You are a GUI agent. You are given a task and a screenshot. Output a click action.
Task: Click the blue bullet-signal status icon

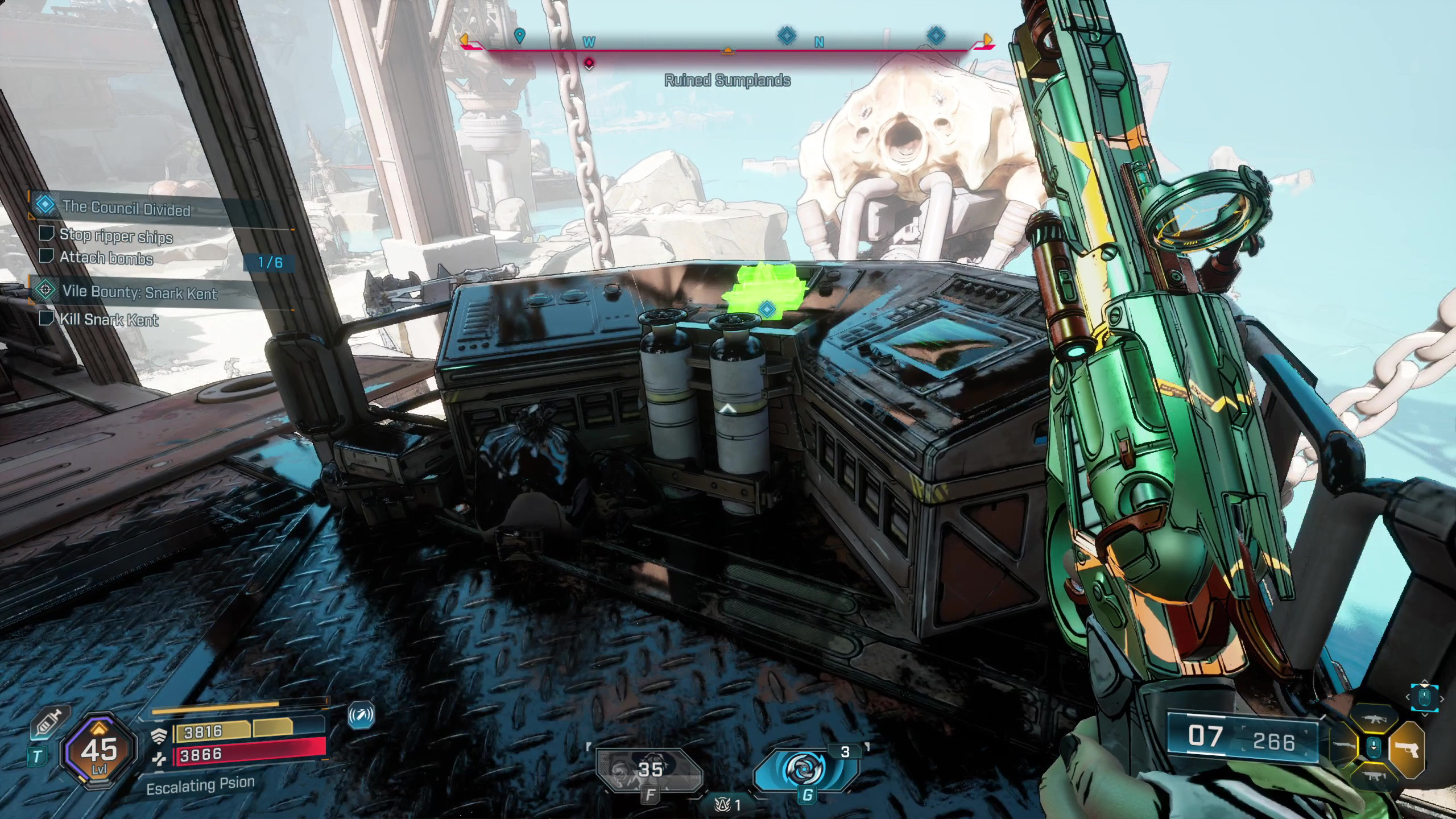(x=361, y=715)
